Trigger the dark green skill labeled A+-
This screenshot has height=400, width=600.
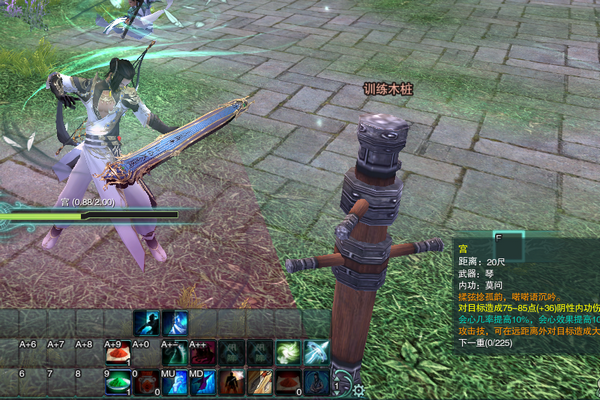pos(174,353)
